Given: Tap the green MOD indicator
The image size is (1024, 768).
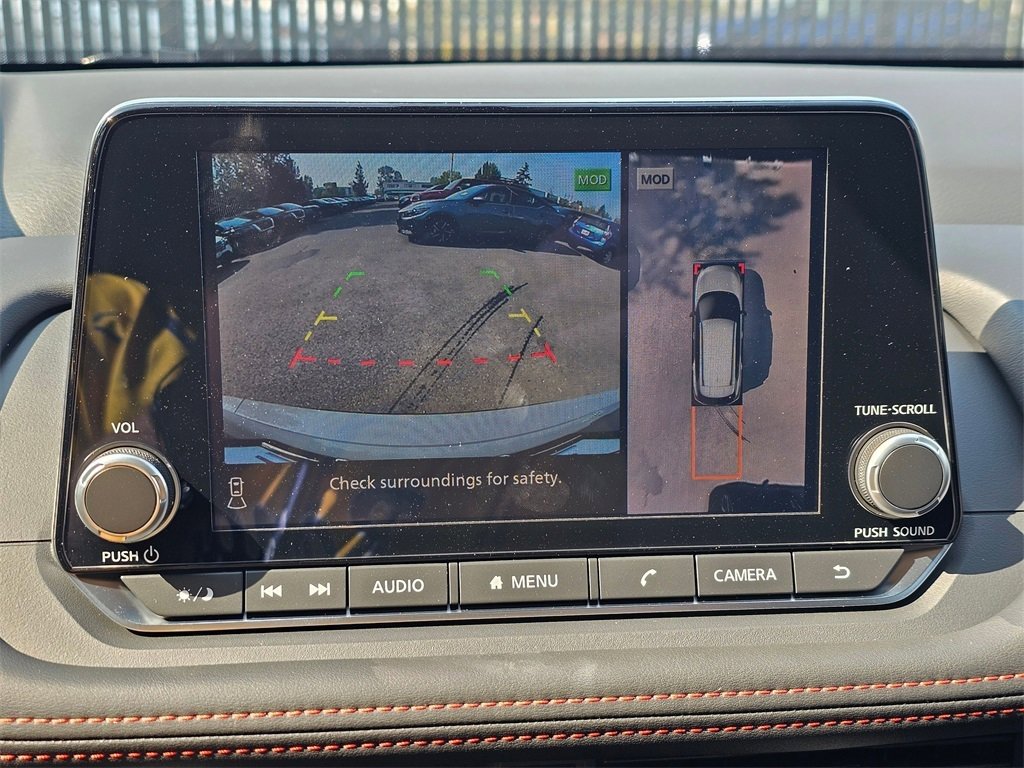Looking at the screenshot, I should pos(592,180).
